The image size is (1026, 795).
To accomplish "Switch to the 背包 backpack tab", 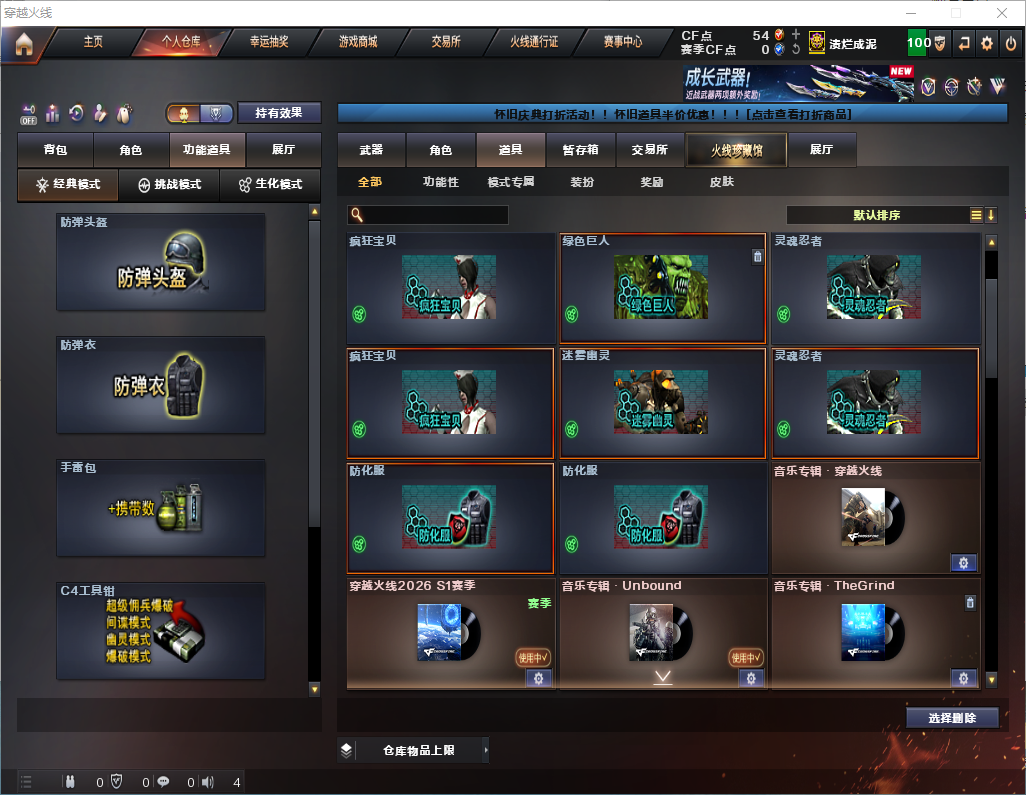I will coord(55,150).
